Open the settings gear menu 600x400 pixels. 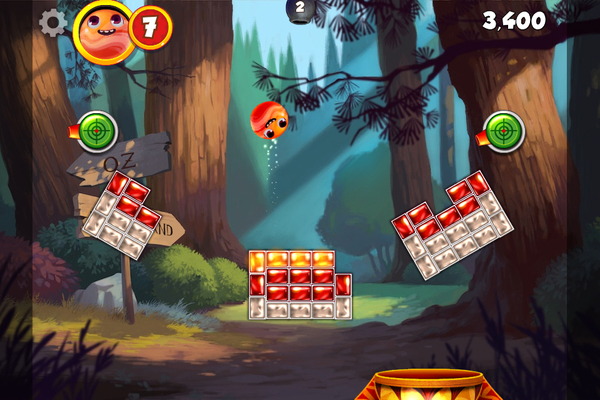pos(52,22)
